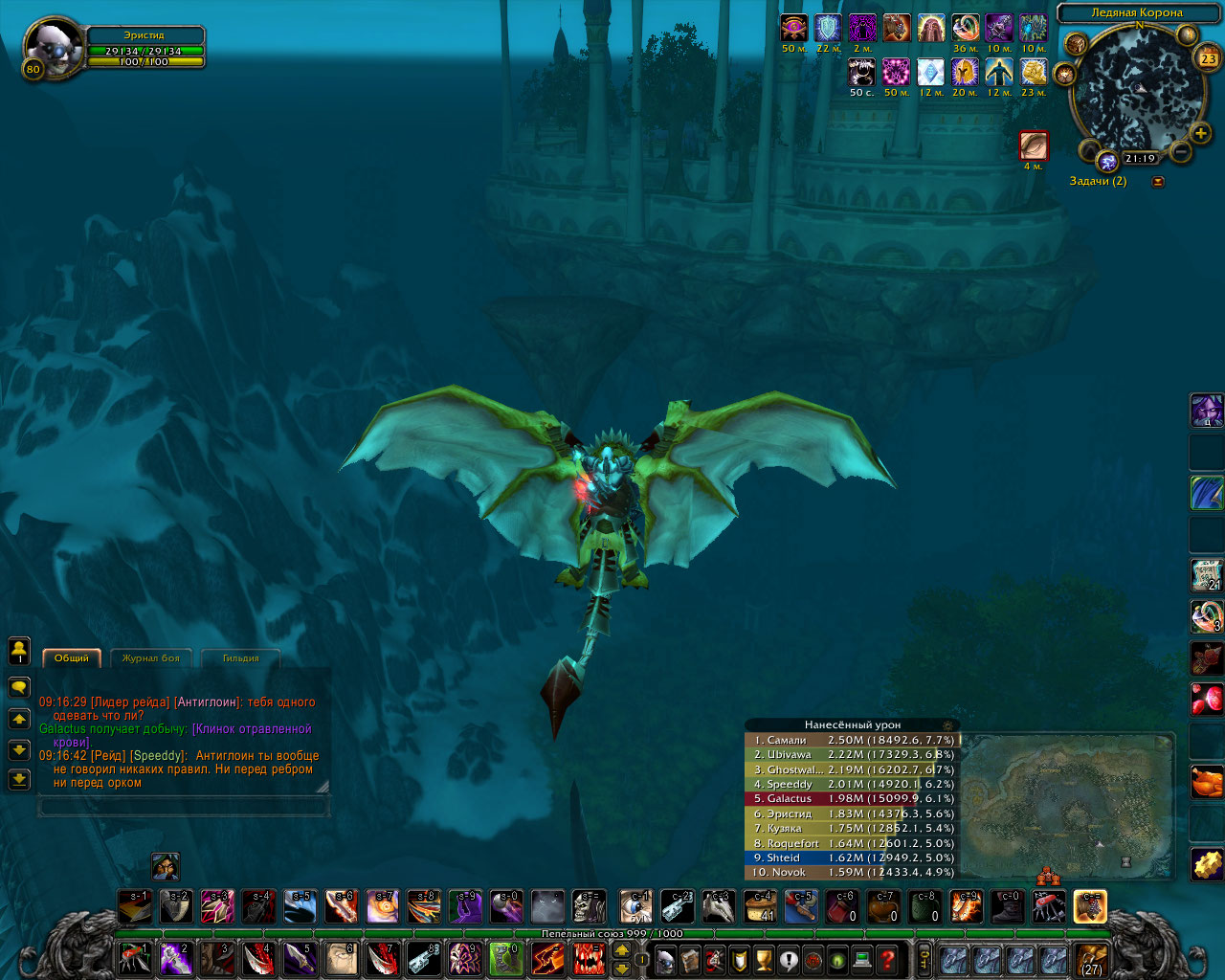Image resolution: width=1225 pixels, height=980 pixels.
Task: Zoom in the minimap with plus button
Action: click(1200, 133)
